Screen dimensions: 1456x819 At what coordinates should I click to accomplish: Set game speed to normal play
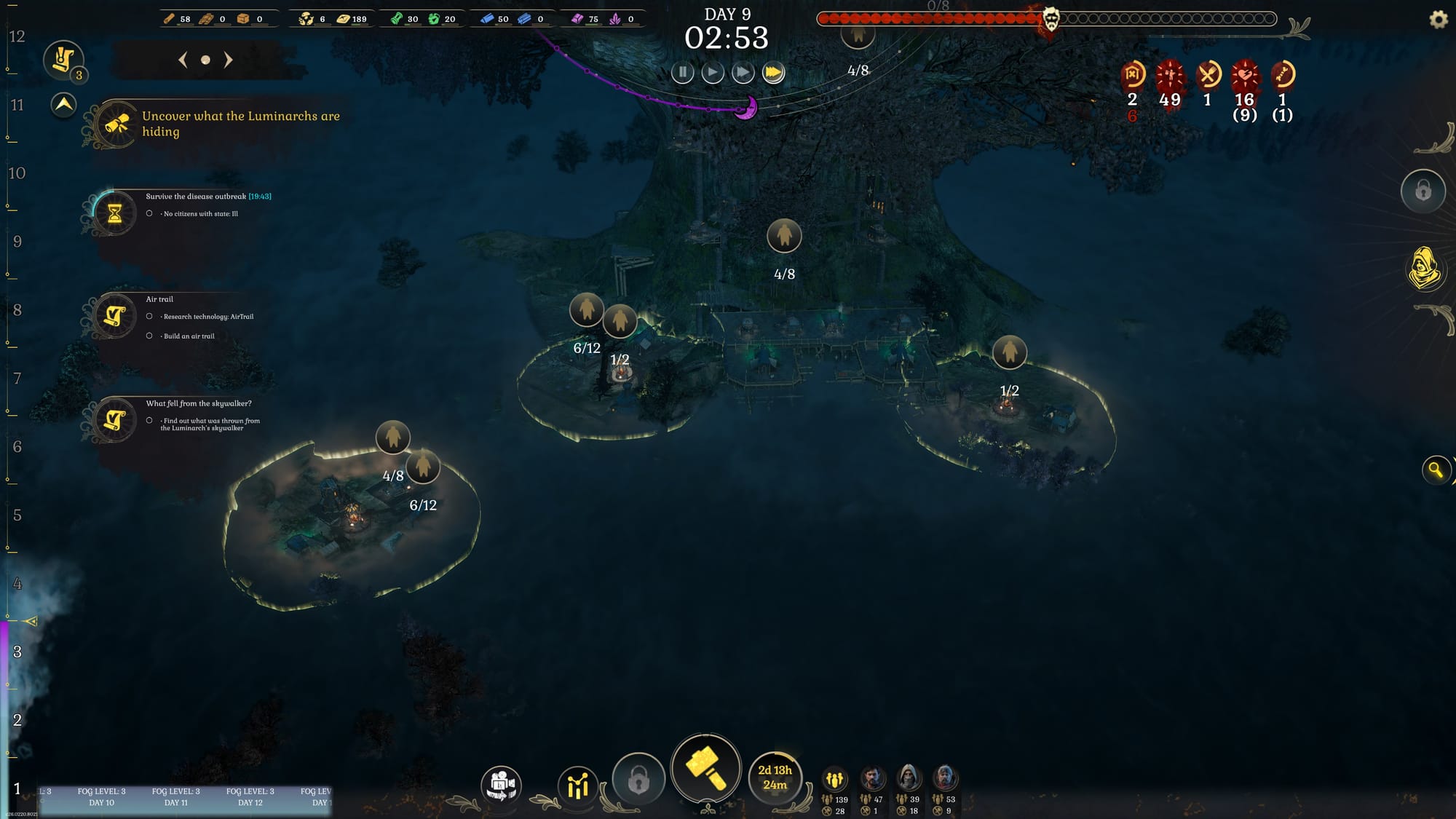point(713,73)
